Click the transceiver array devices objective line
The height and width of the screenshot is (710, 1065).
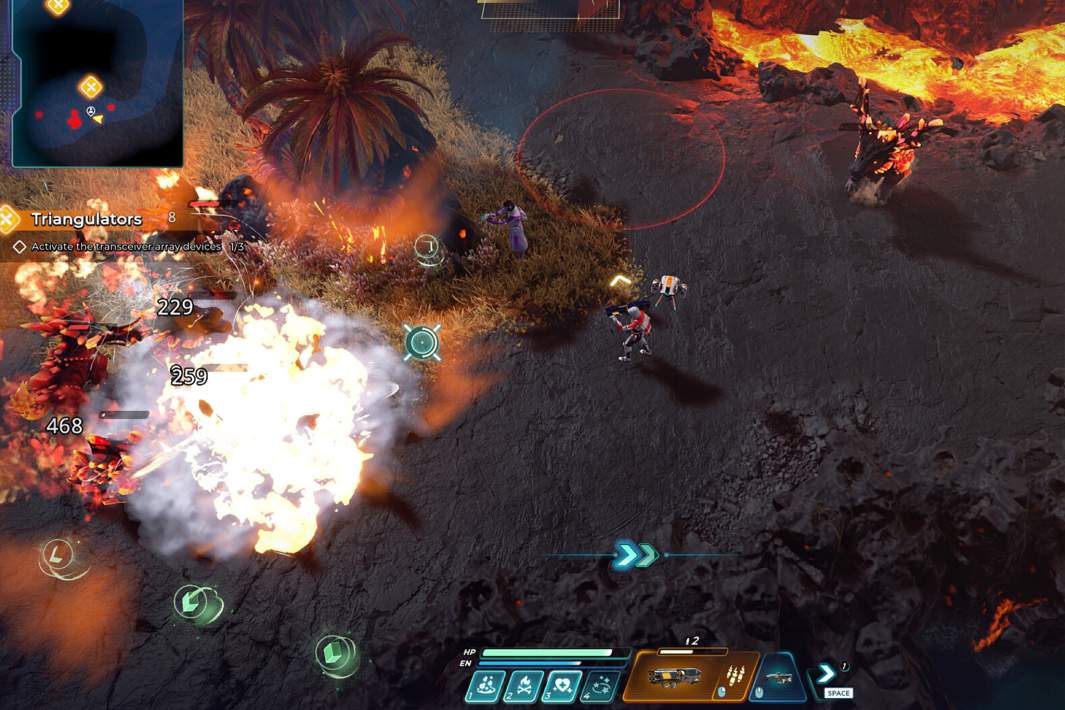125,246
